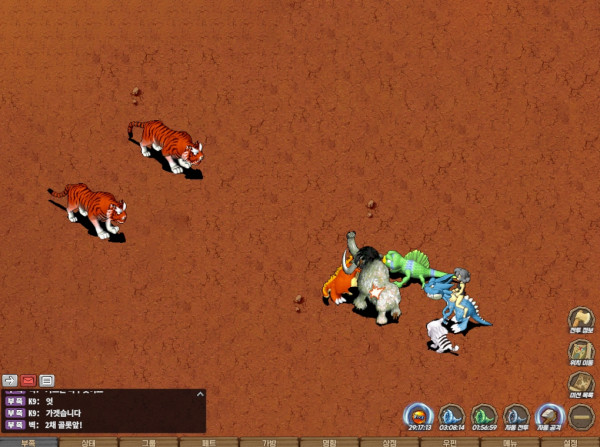Screen dimensions: 600x447
Task: Open the 위치 이동 map scroll icon
Action: tap(582, 354)
